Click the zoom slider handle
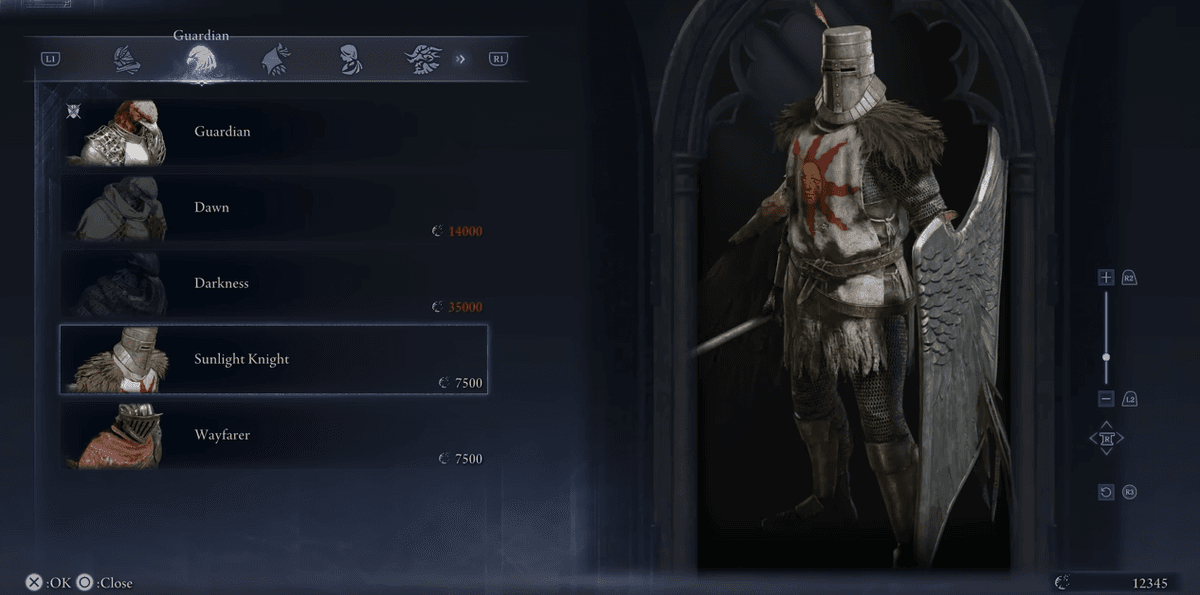The image size is (1200, 595). 1105,356
